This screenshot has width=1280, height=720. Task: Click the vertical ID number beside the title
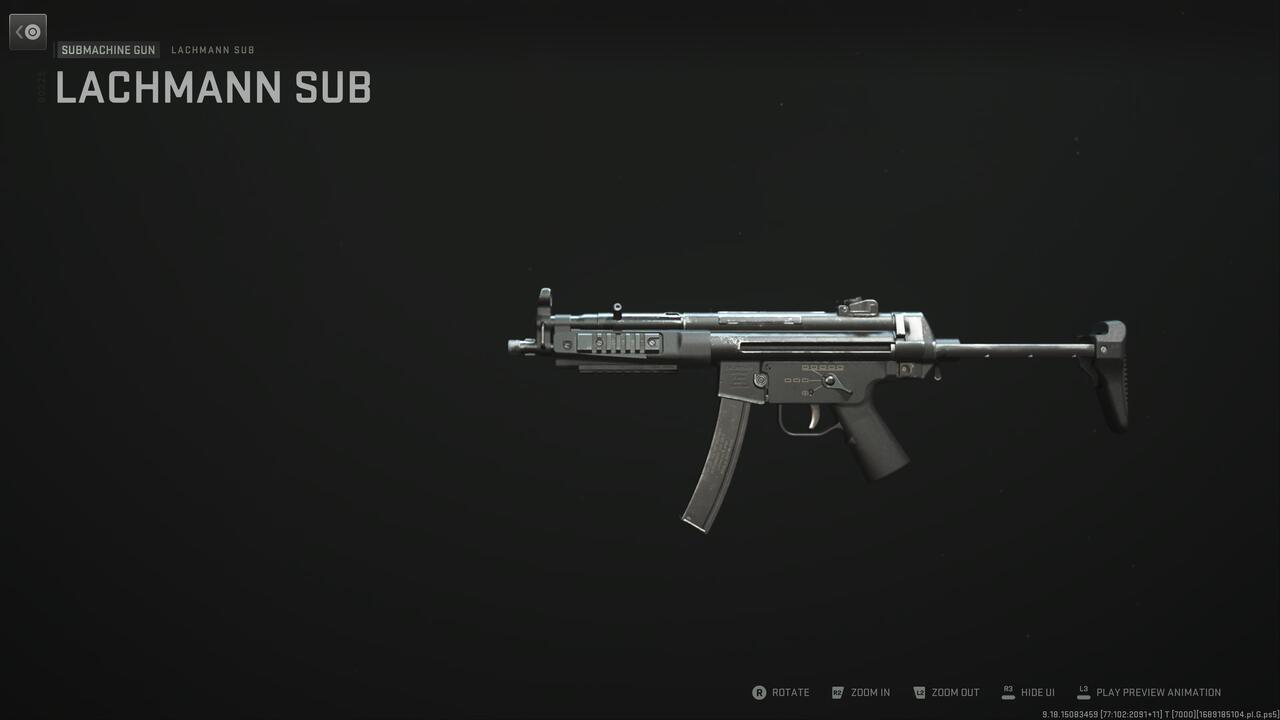40,88
